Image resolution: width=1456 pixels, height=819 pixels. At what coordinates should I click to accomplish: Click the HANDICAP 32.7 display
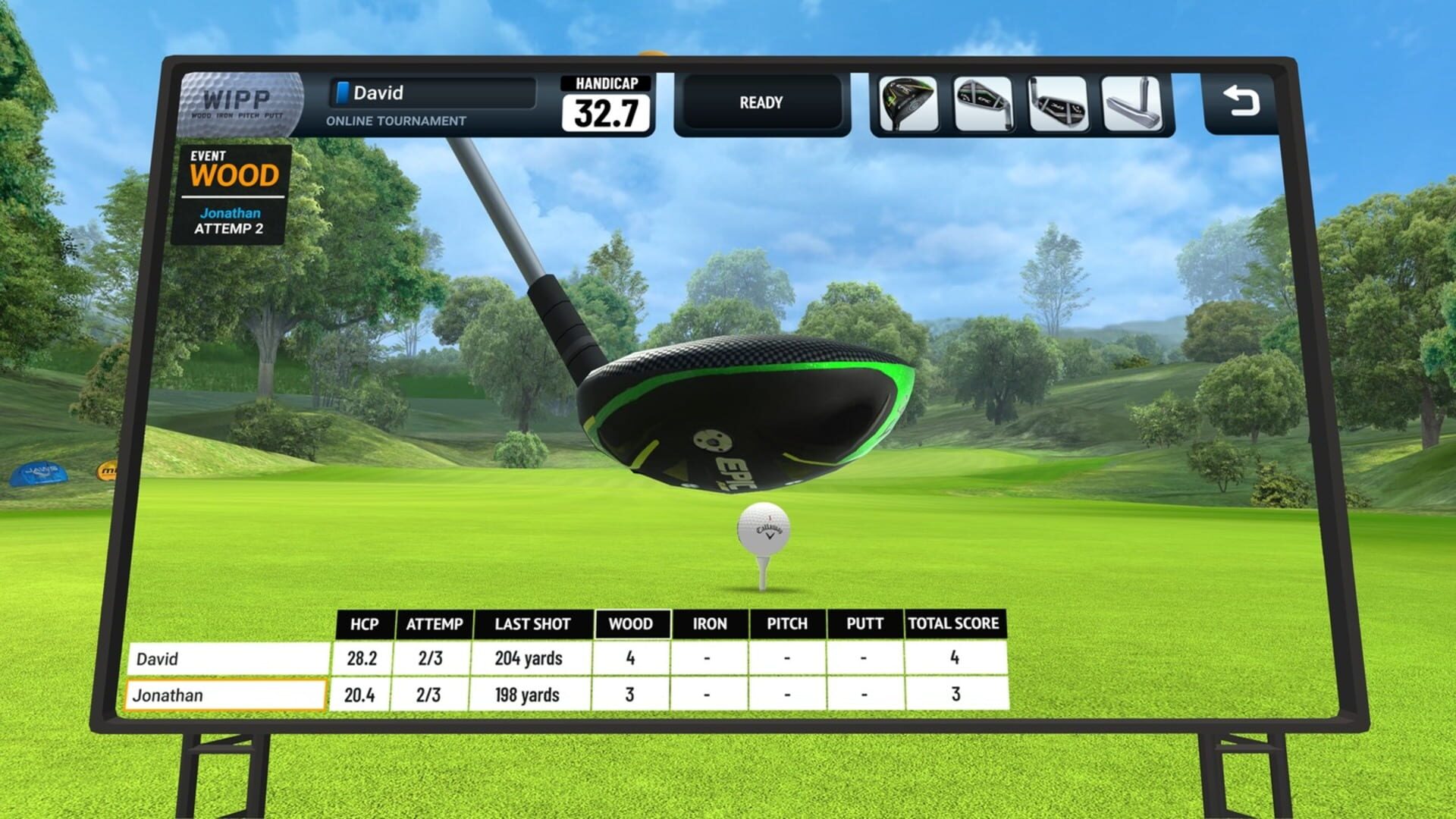point(607,102)
